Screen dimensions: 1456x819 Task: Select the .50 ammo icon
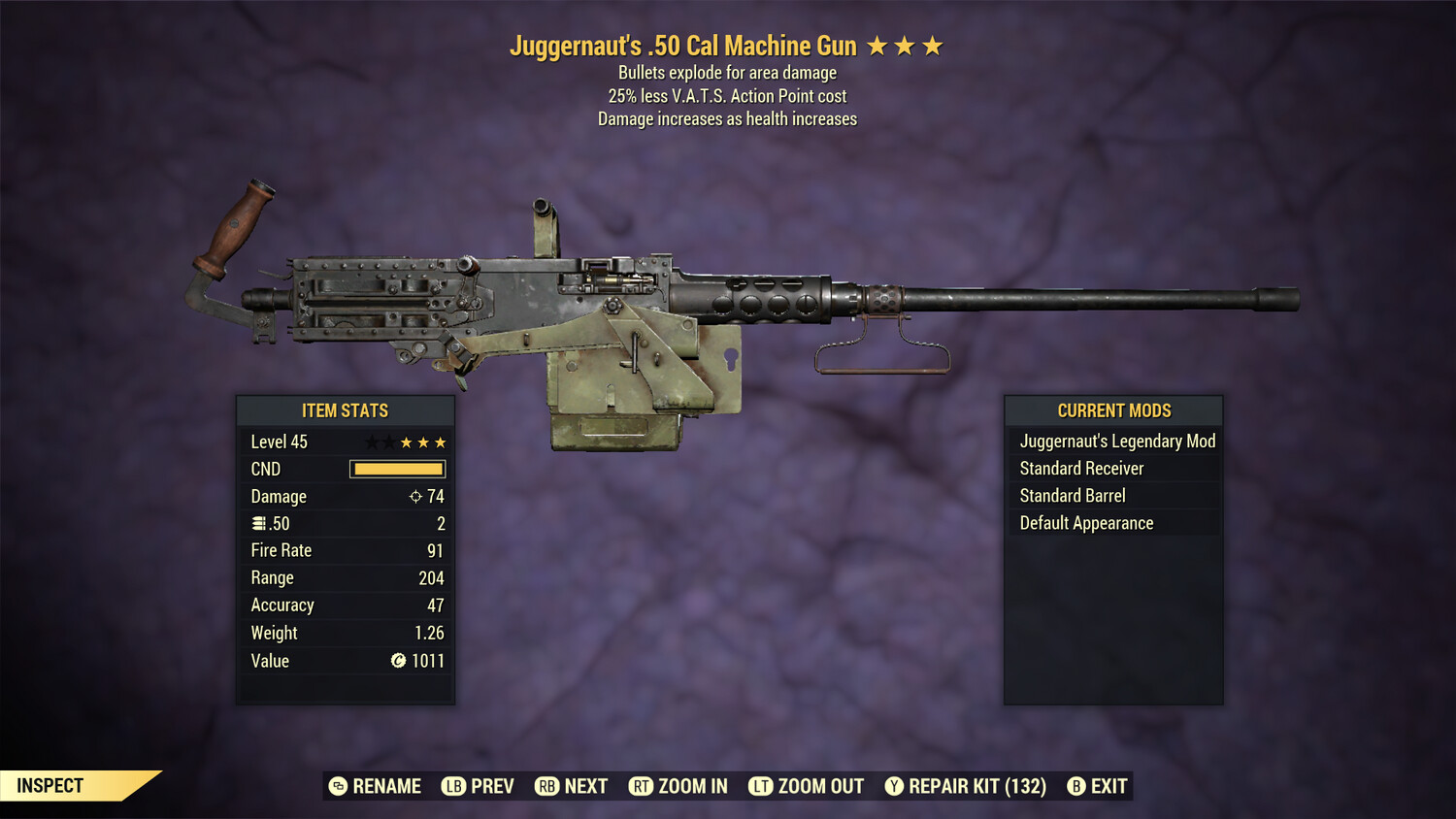[260, 523]
